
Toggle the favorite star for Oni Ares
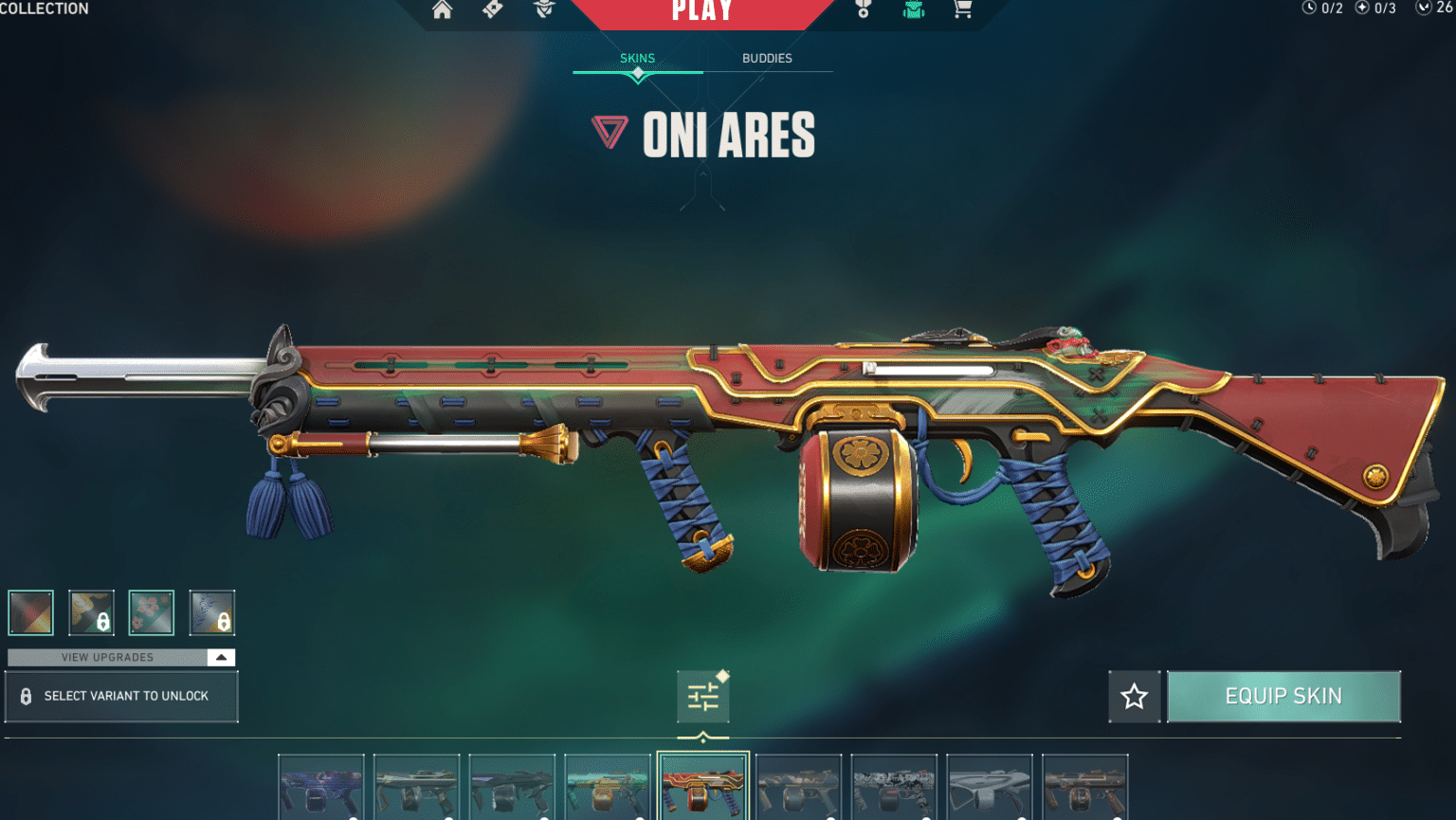pos(1134,696)
